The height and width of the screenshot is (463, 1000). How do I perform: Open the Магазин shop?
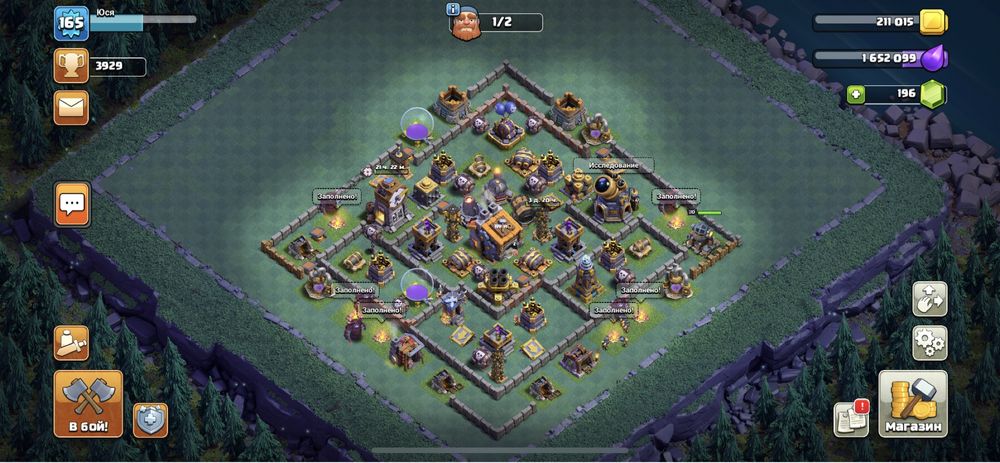(912, 403)
